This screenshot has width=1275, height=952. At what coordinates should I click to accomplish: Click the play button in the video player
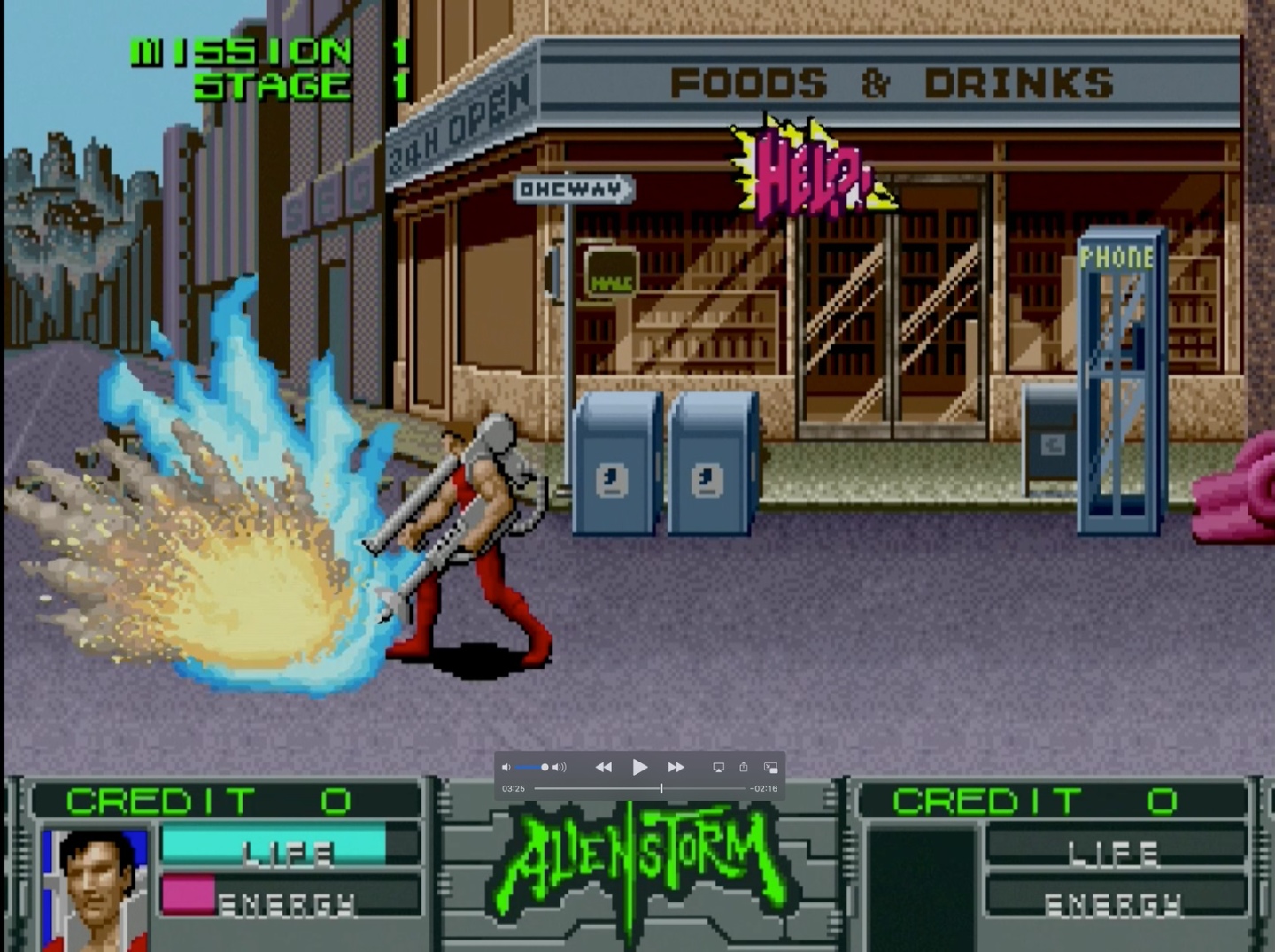pyautogui.click(x=639, y=767)
